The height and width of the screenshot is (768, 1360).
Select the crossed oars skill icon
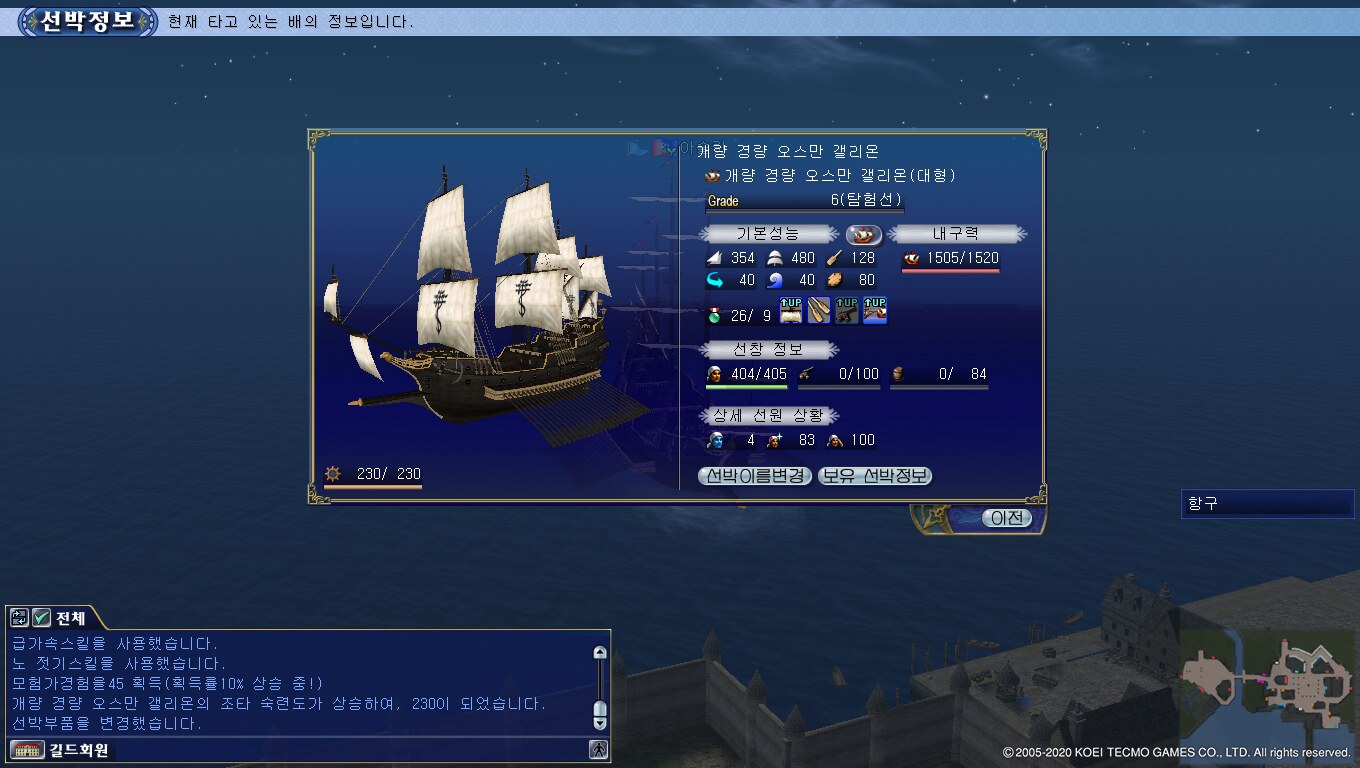(819, 311)
